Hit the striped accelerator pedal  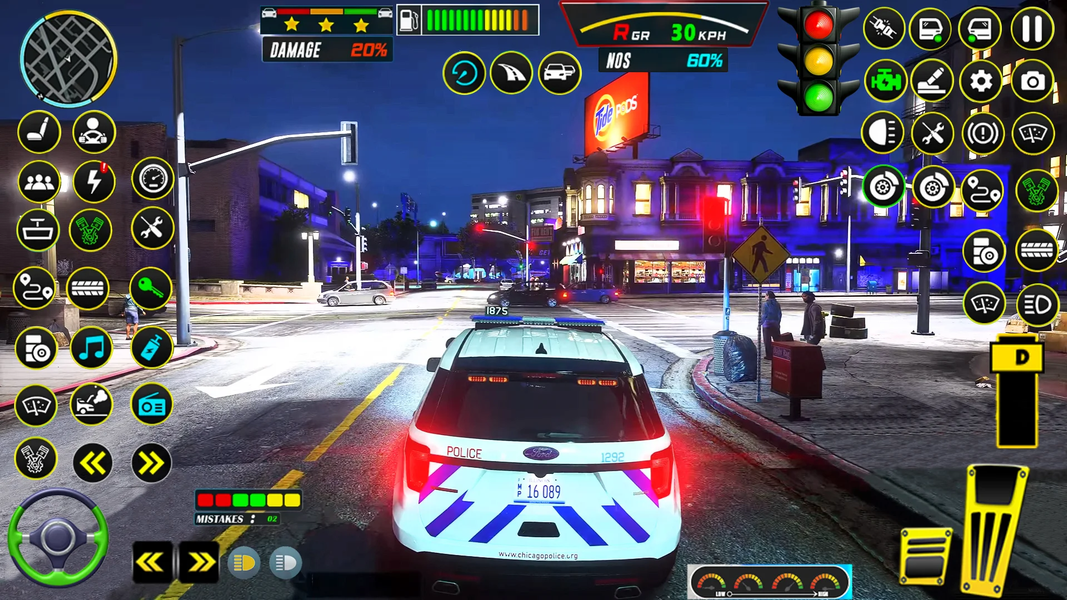[x=994, y=530]
